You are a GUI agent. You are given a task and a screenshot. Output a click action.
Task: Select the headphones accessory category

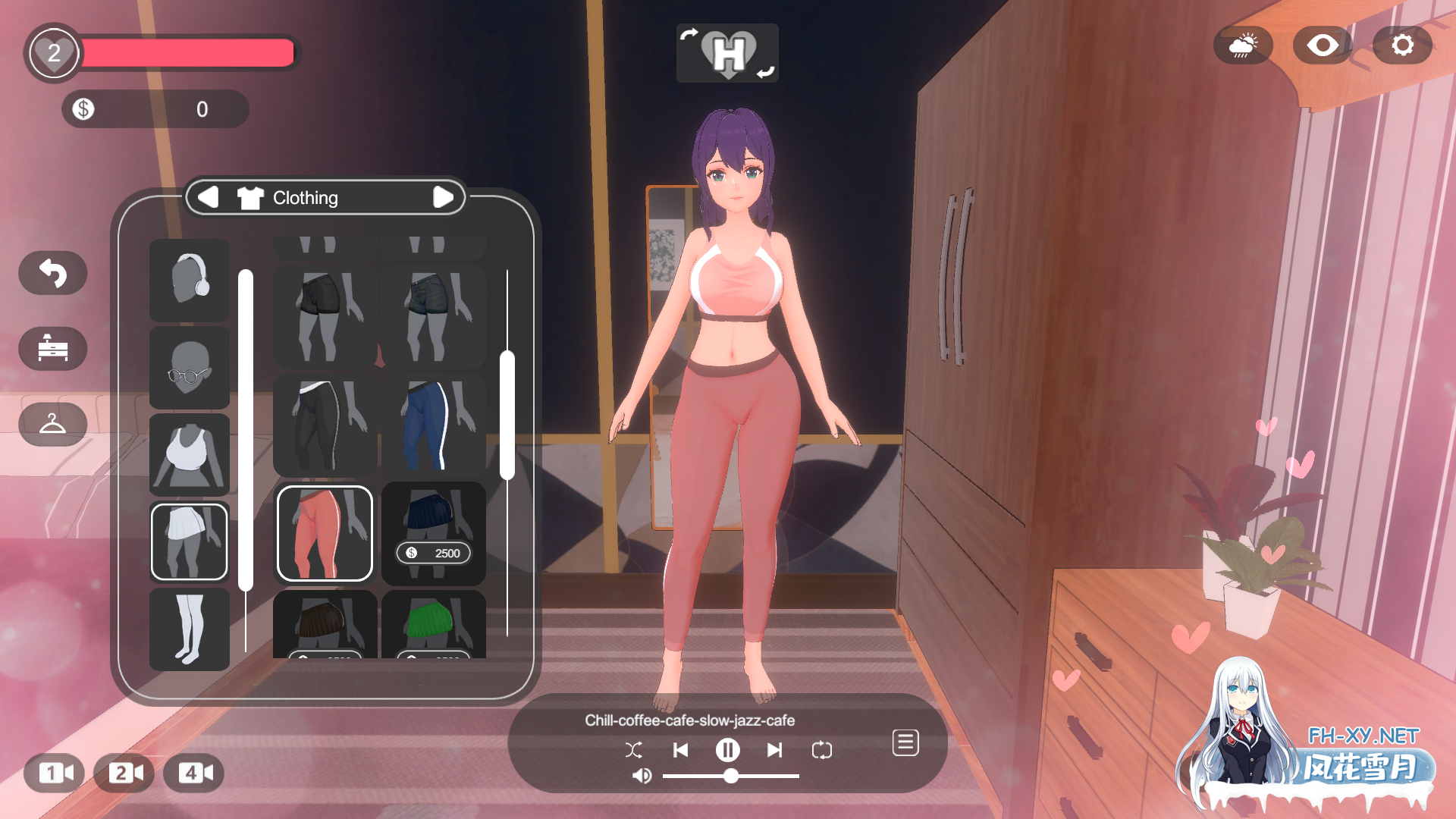[x=189, y=281]
